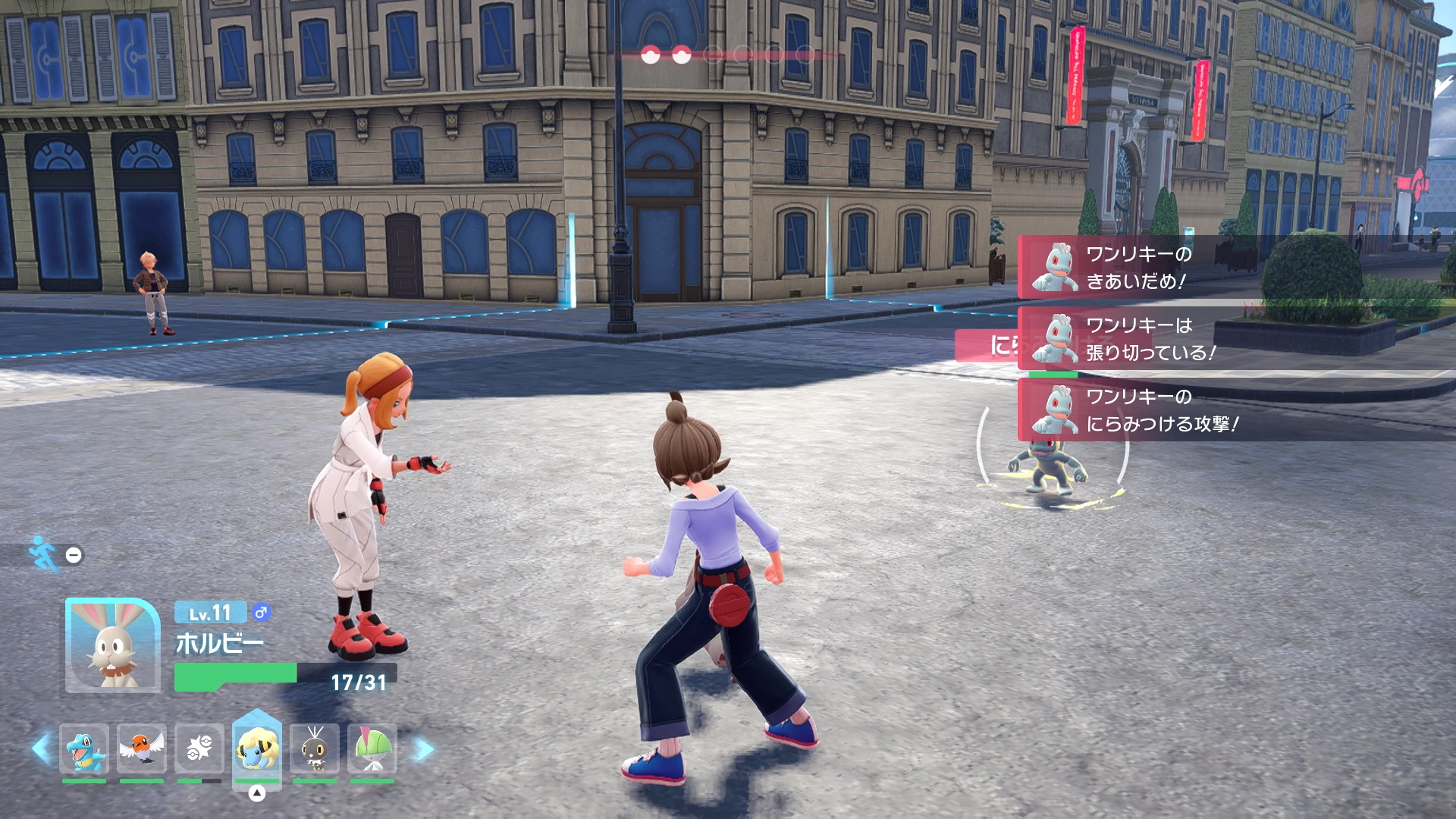Image resolution: width=1456 pixels, height=819 pixels.
Task: Select Totodile in the party bar
Action: (x=84, y=748)
